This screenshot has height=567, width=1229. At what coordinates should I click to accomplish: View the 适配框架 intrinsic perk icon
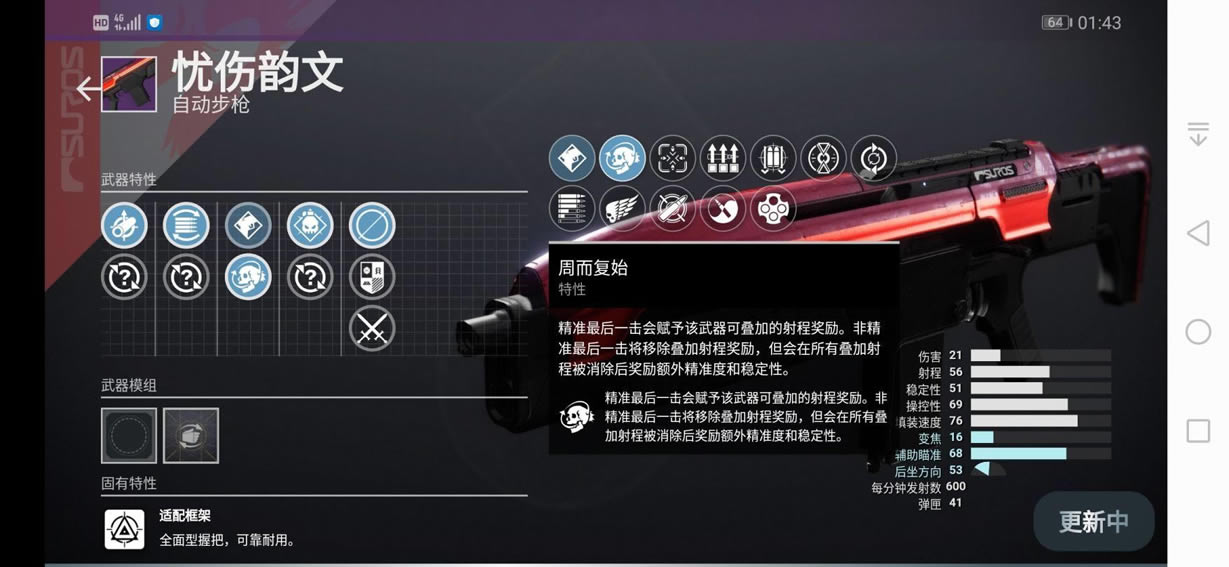(x=125, y=529)
